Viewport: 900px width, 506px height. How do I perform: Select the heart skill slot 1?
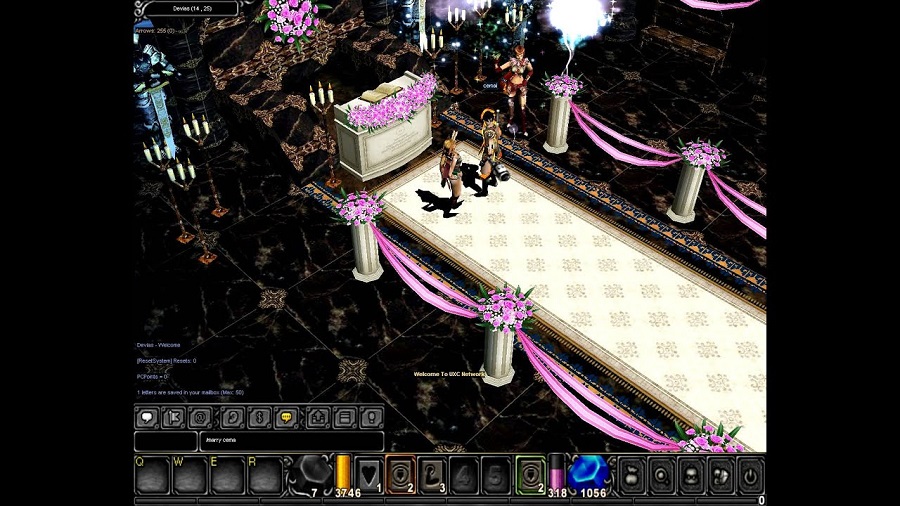point(368,474)
